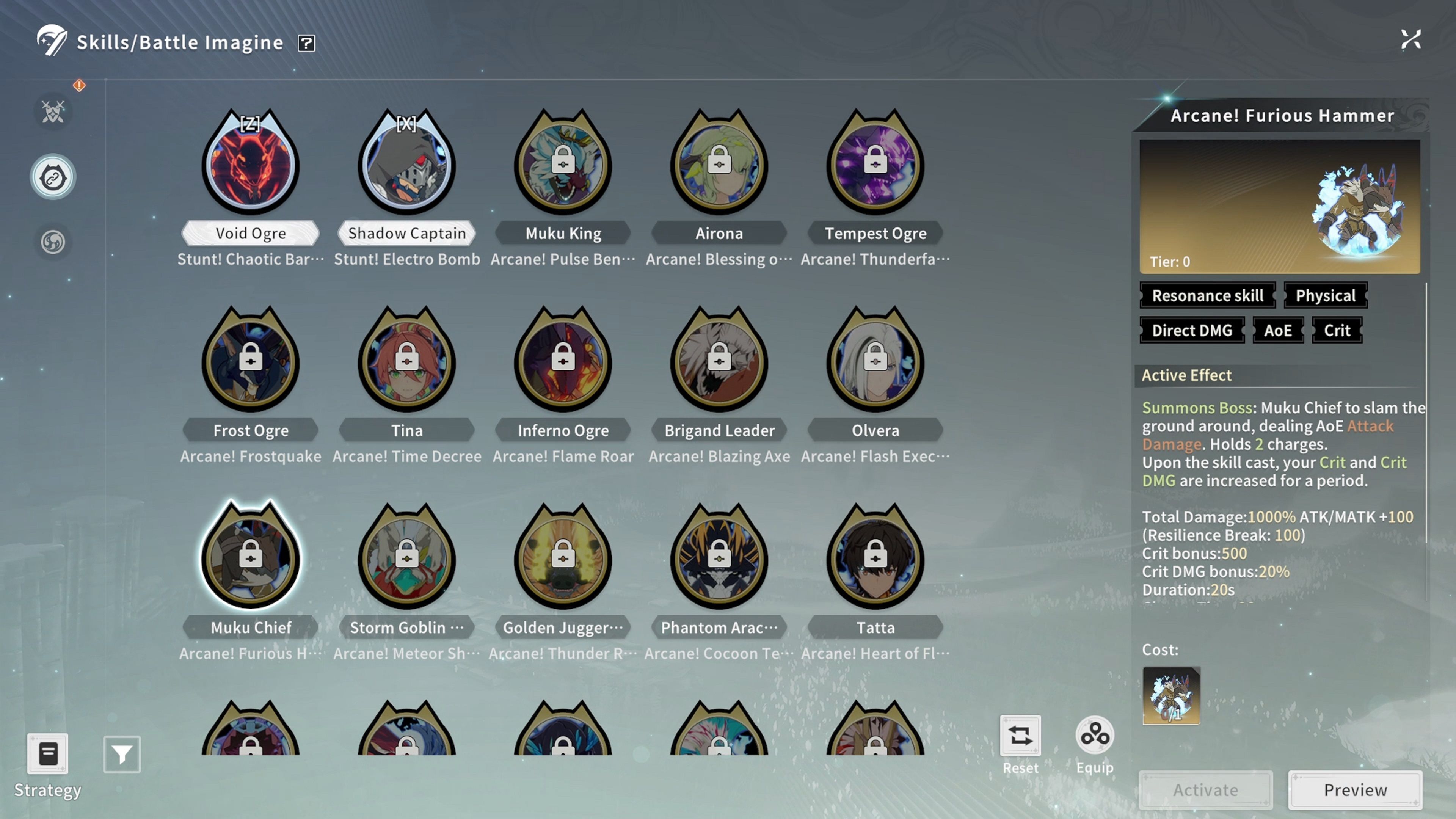1456x819 pixels.
Task: Pick the Inferno Ogre imagine
Action: 563,361
